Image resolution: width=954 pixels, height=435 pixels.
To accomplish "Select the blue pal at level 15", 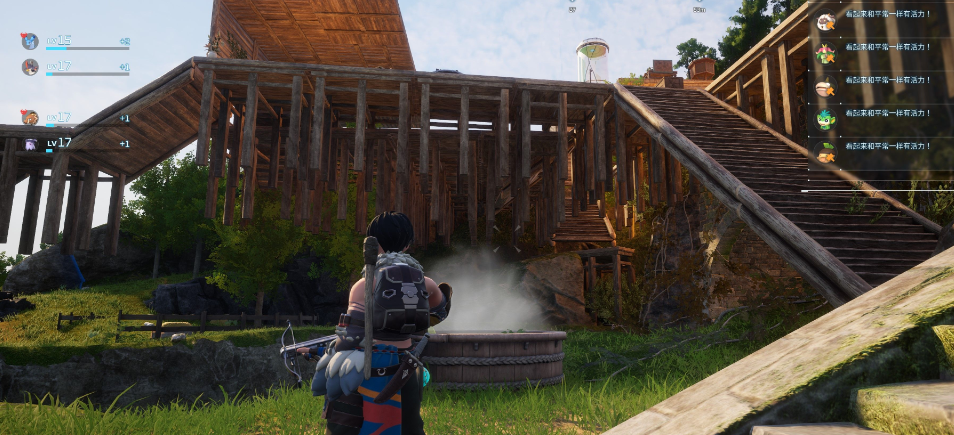I will tap(30, 41).
